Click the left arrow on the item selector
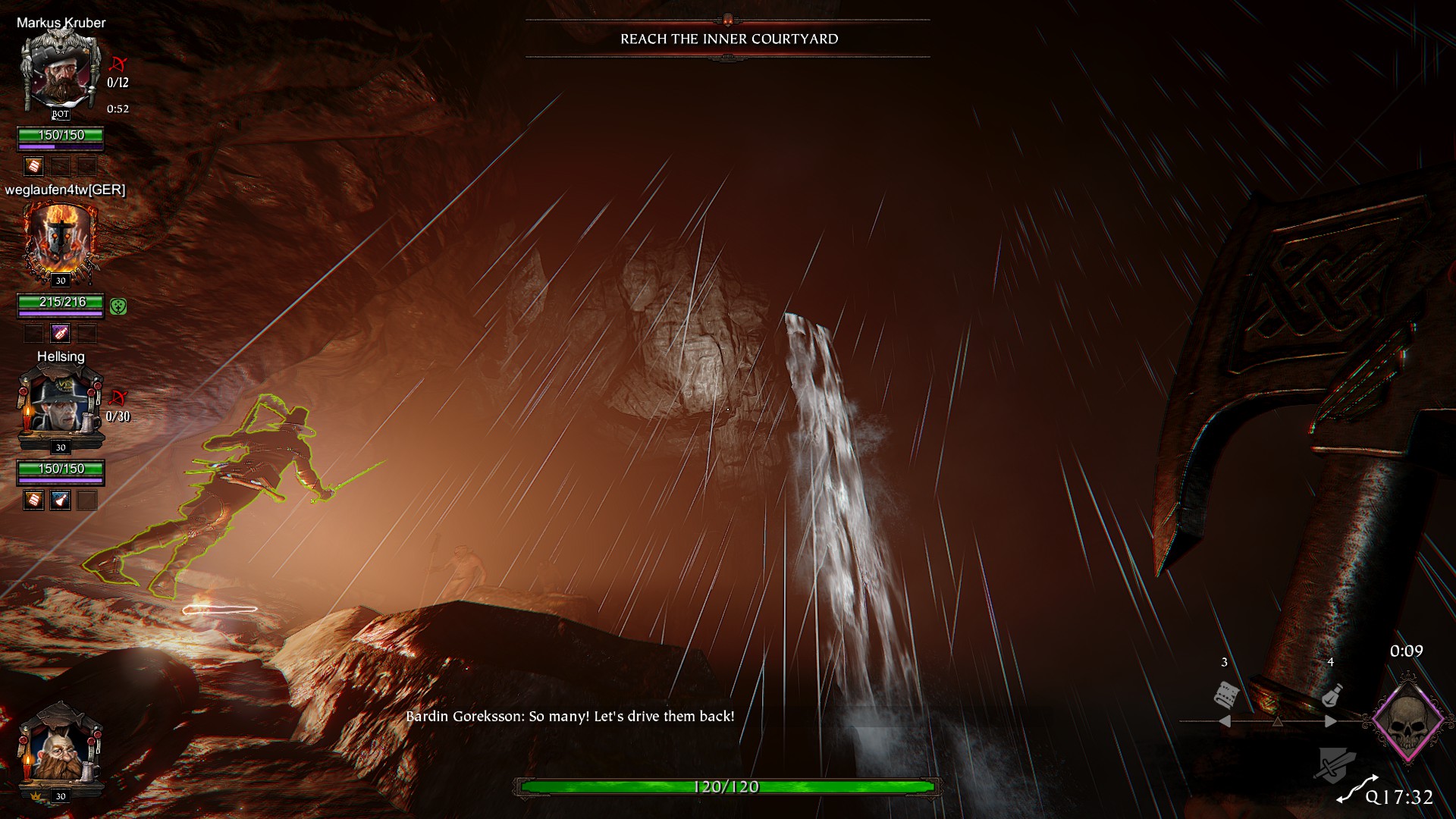Image resolution: width=1456 pixels, height=819 pixels. 1224,721
